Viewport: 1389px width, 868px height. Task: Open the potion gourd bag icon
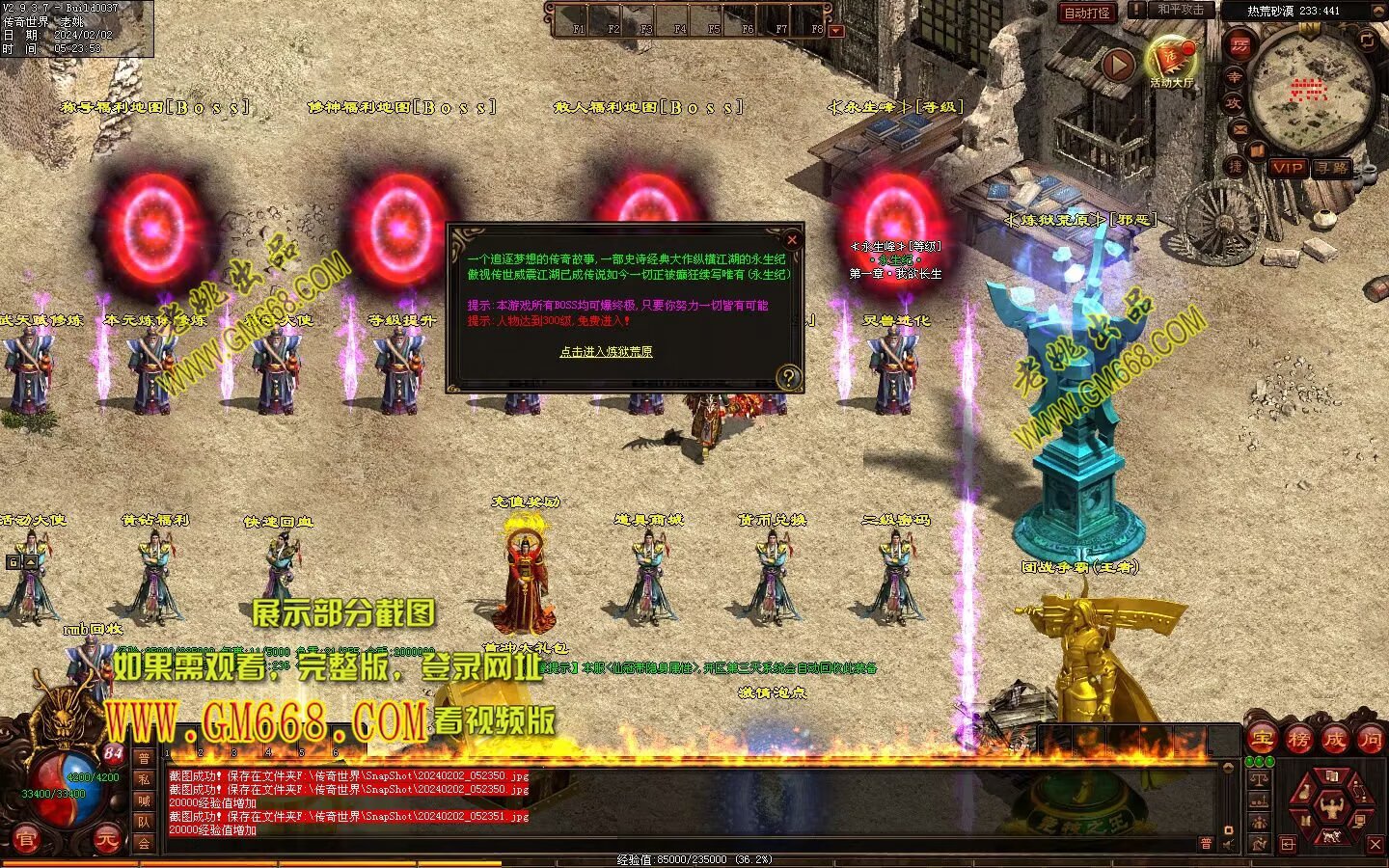pos(1304,793)
